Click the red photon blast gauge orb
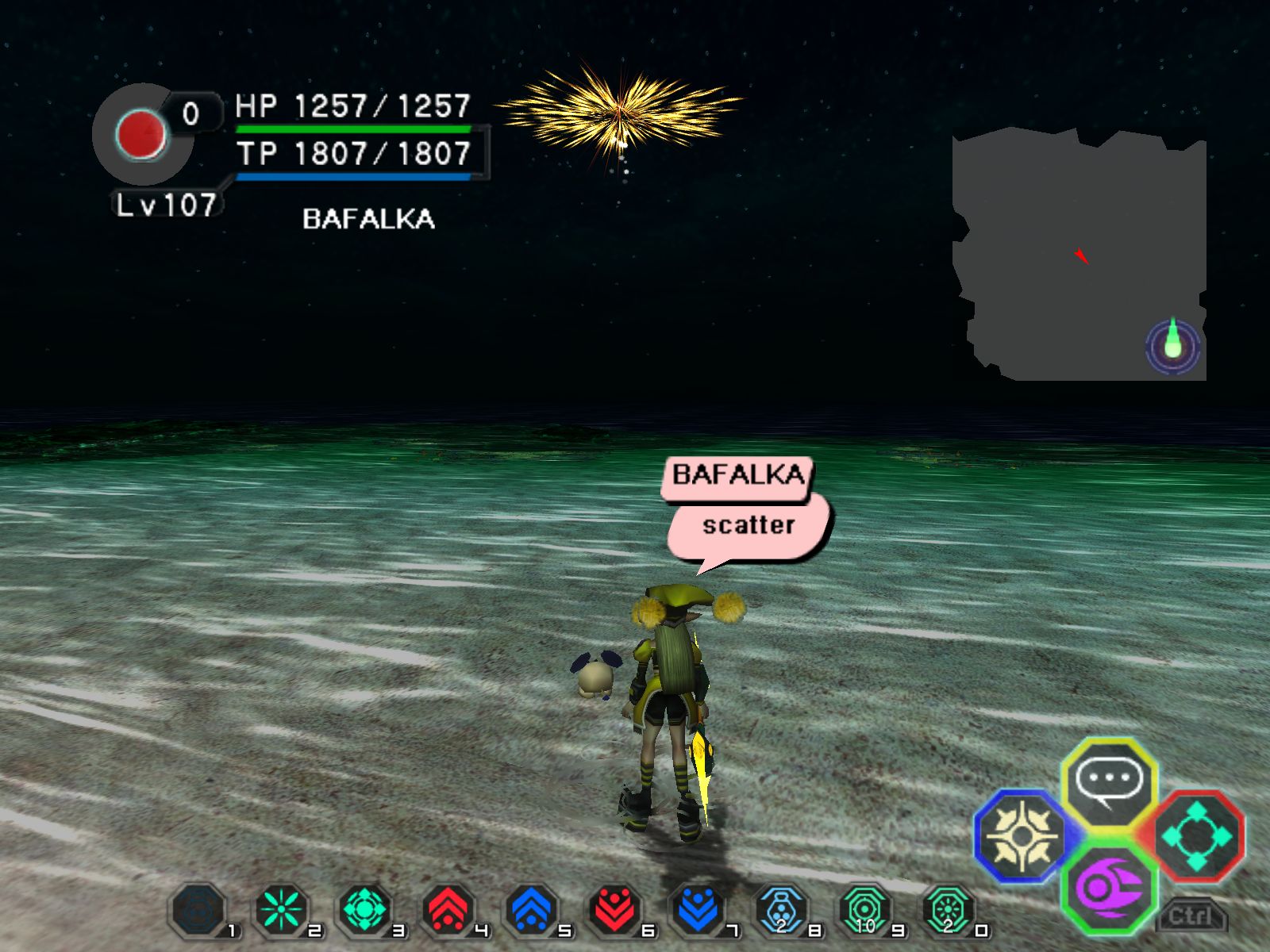Screen dimensions: 1270x952 point(141,133)
